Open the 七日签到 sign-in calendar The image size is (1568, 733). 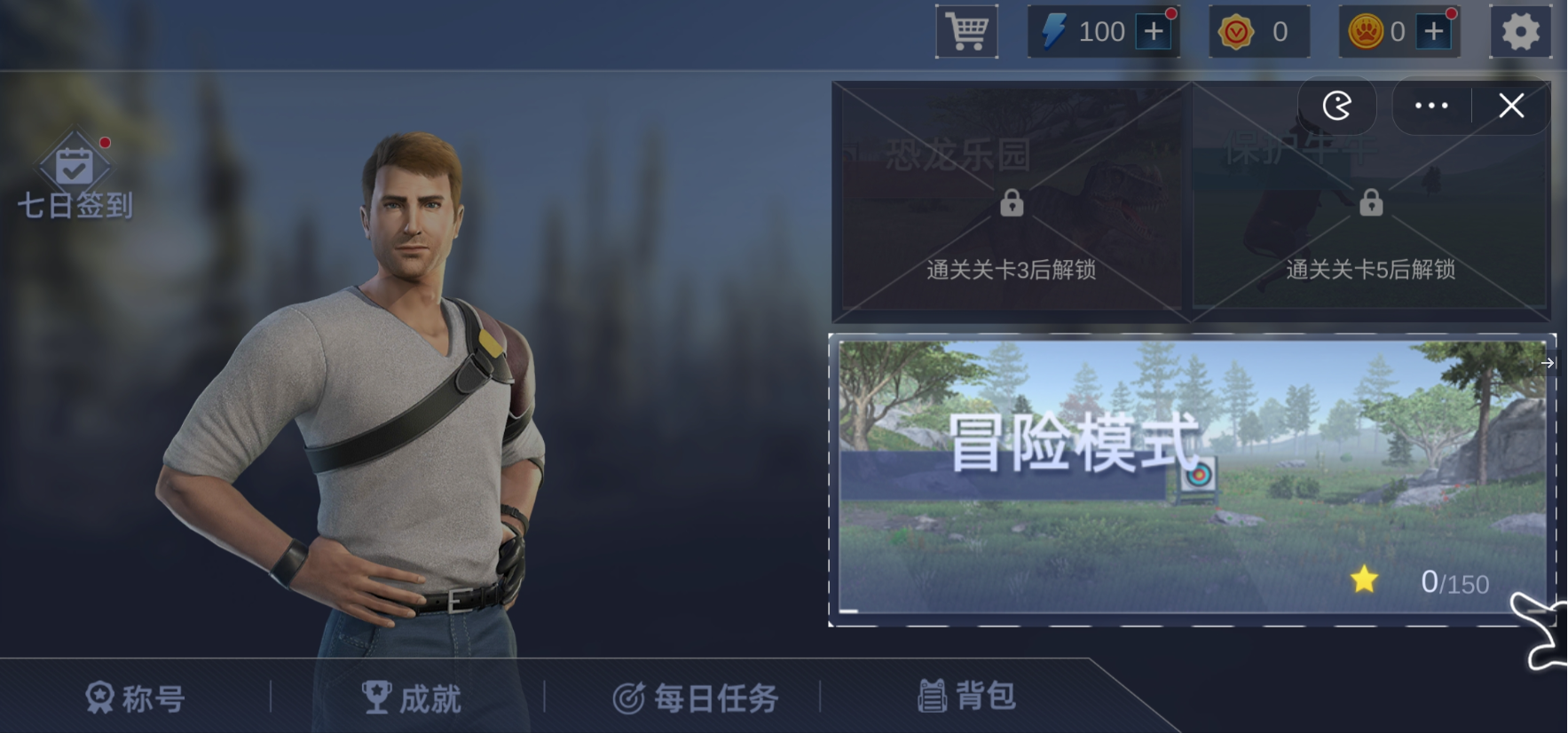pos(76,173)
